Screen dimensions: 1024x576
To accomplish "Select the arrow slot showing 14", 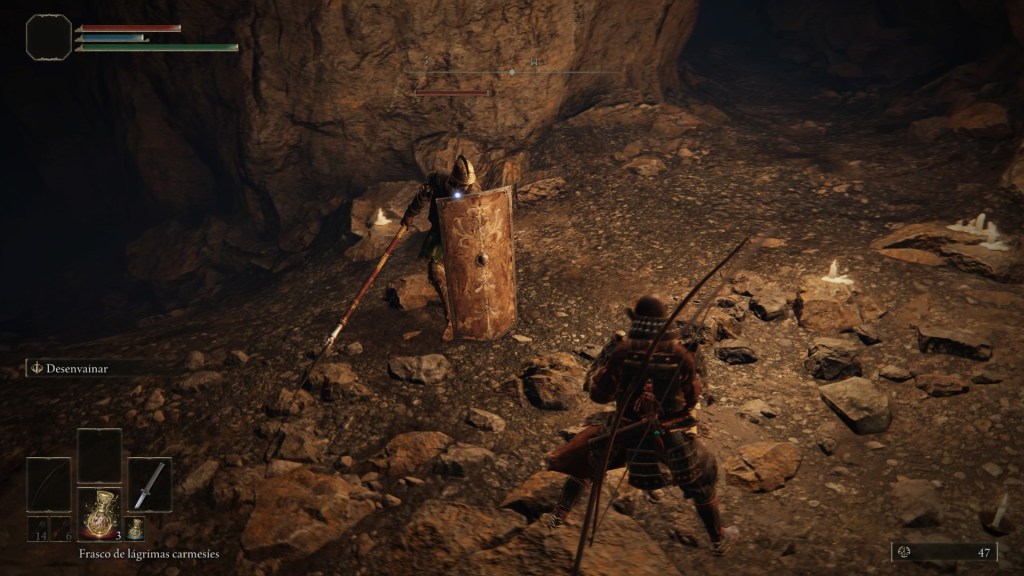I will (x=37, y=529).
